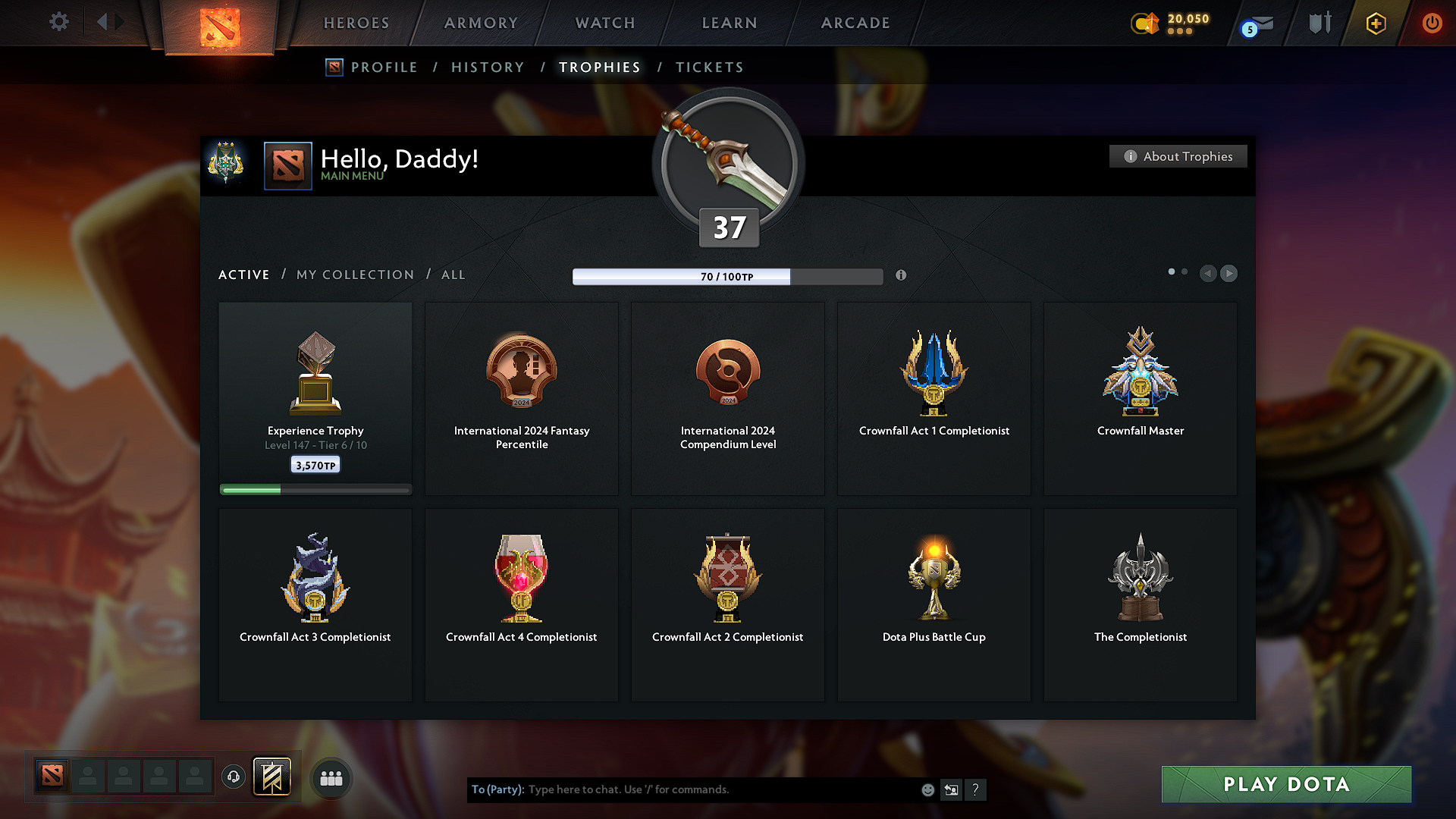The height and width of the screenshot is (819, 1456).
Task: Click the About Trophies button
Action: (1178, 156)
